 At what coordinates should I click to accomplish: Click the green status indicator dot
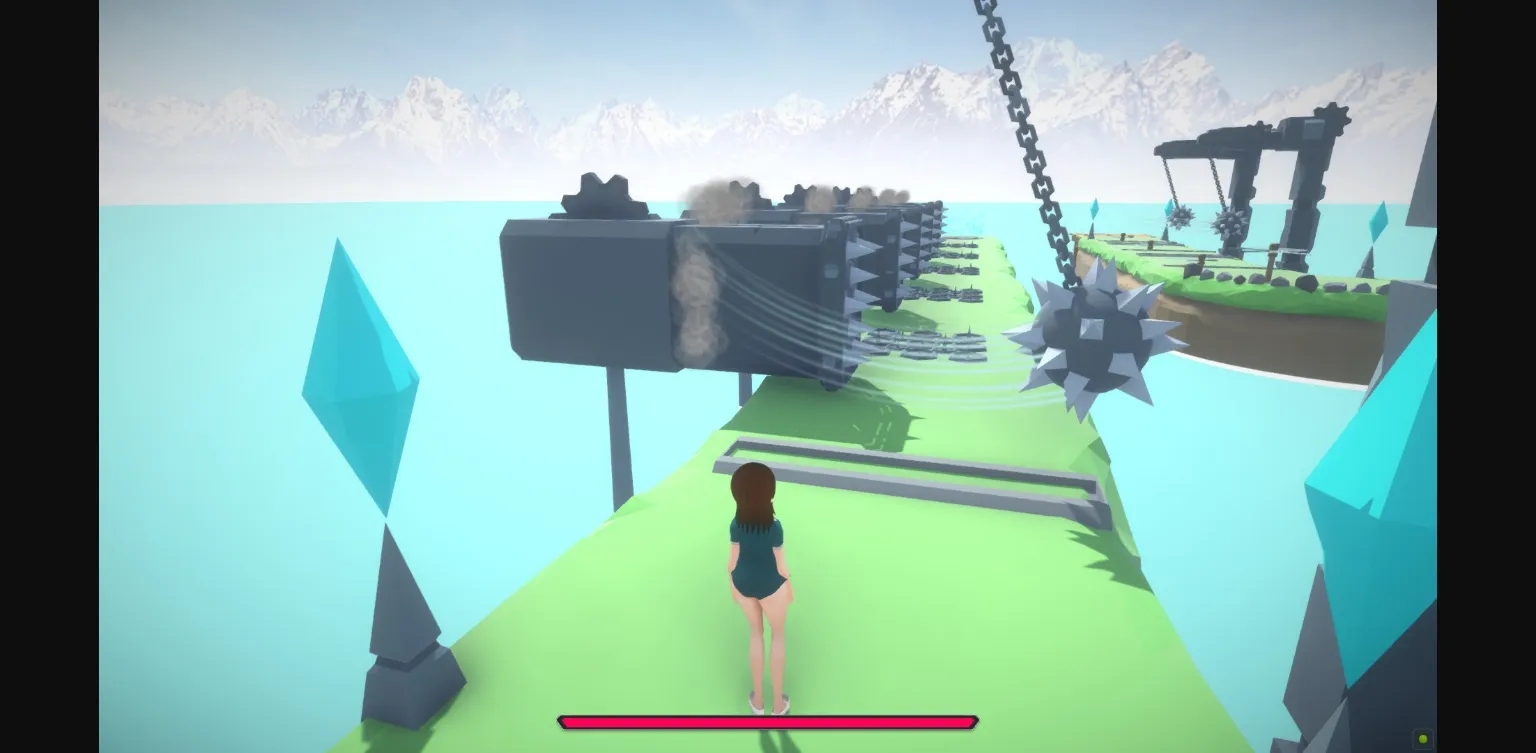(x=1421, y=737)
